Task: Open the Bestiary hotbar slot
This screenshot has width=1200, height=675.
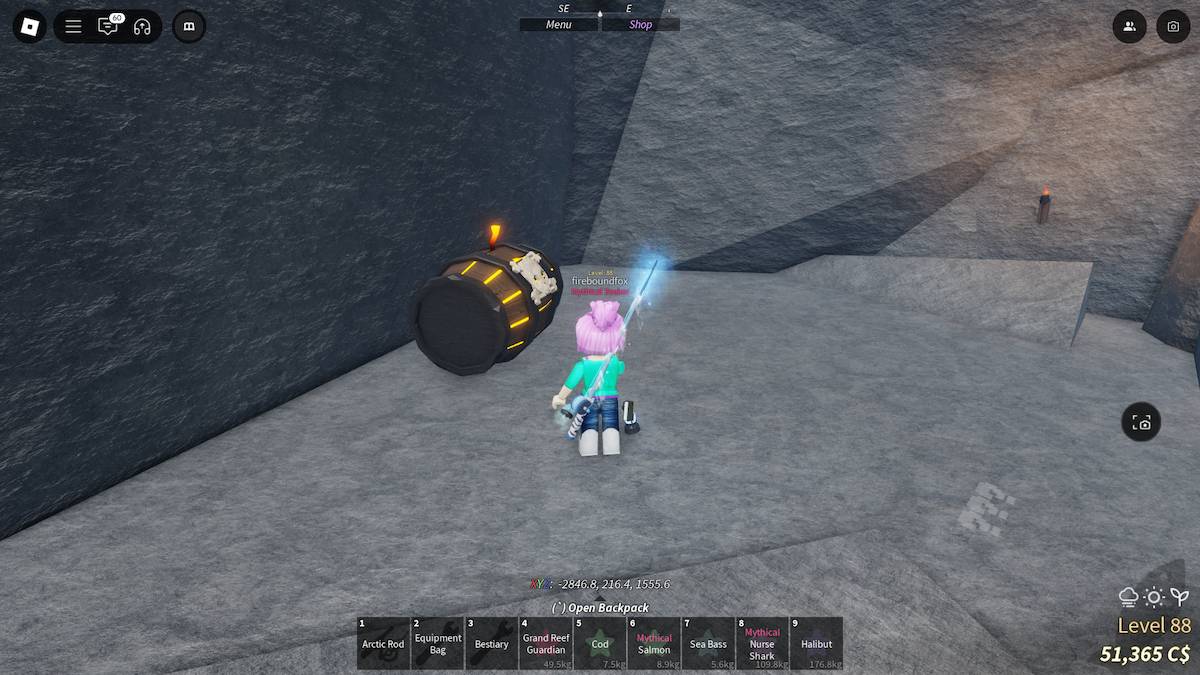Action: (x=492, y=643)
